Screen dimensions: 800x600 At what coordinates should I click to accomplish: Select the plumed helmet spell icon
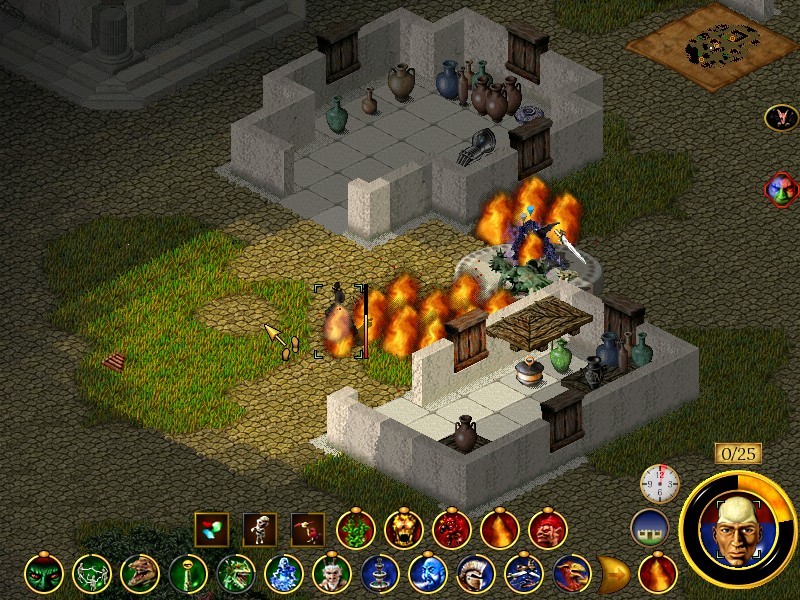[475, 574]
